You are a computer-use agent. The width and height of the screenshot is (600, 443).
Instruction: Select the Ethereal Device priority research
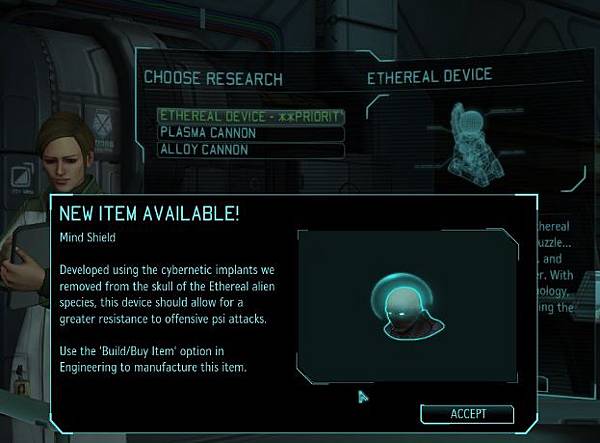pyautogui.click(x=250, y=116)
